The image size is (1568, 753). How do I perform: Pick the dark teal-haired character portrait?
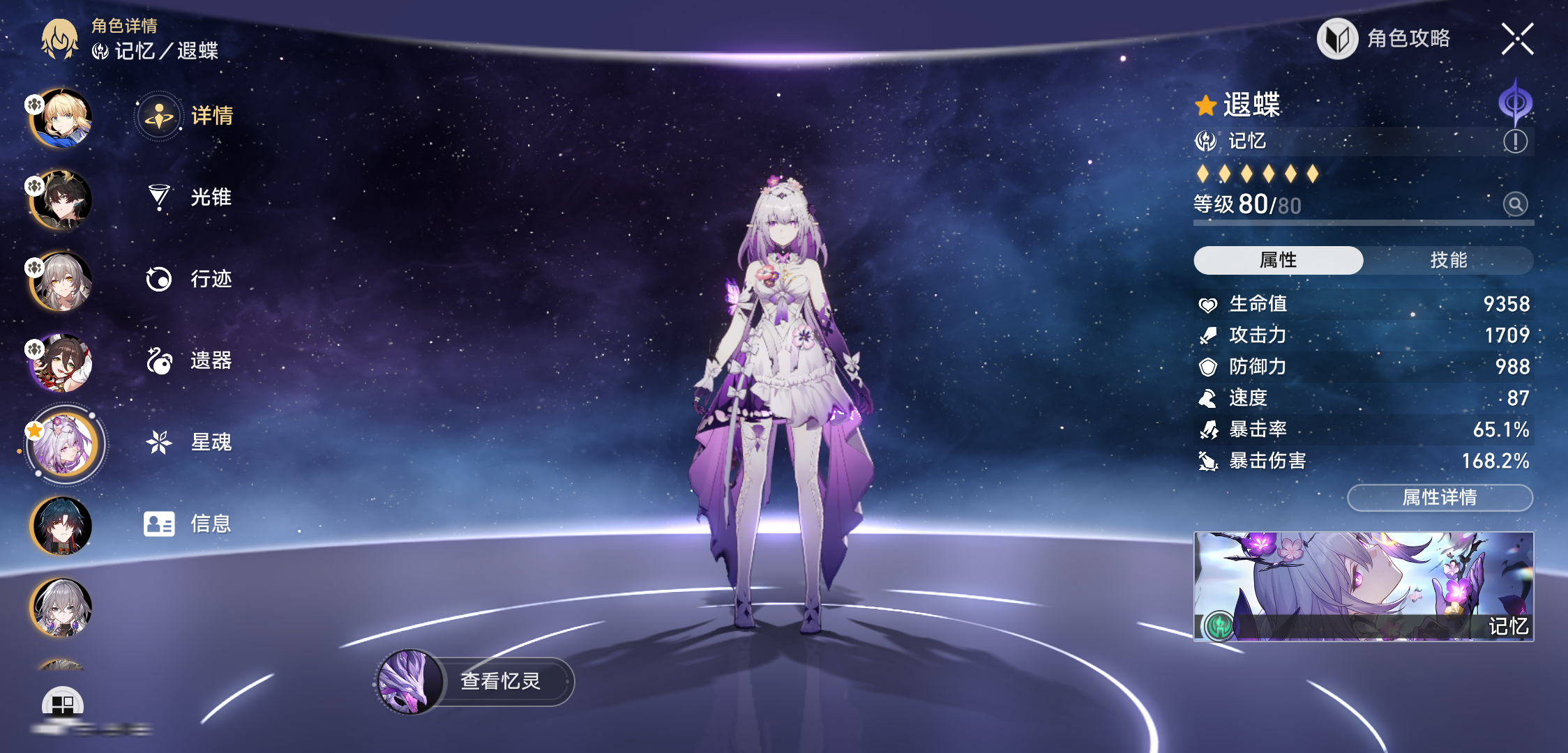62,526
